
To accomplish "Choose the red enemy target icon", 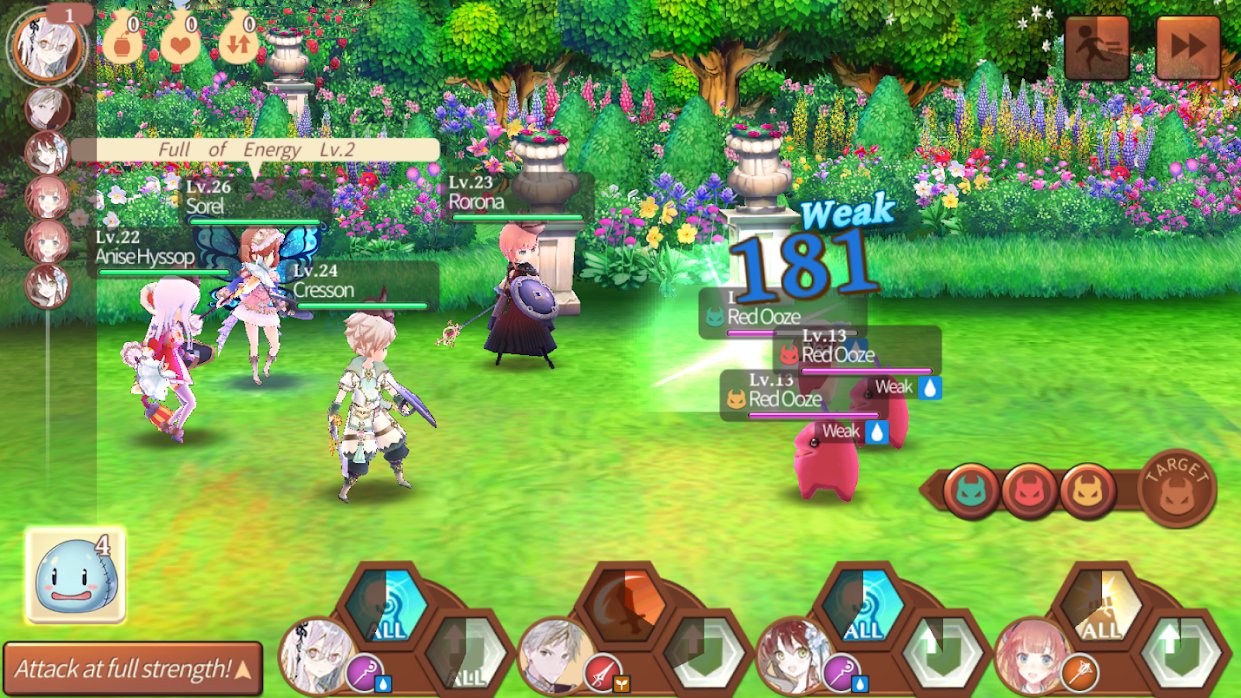I will tap(1029, 491).
